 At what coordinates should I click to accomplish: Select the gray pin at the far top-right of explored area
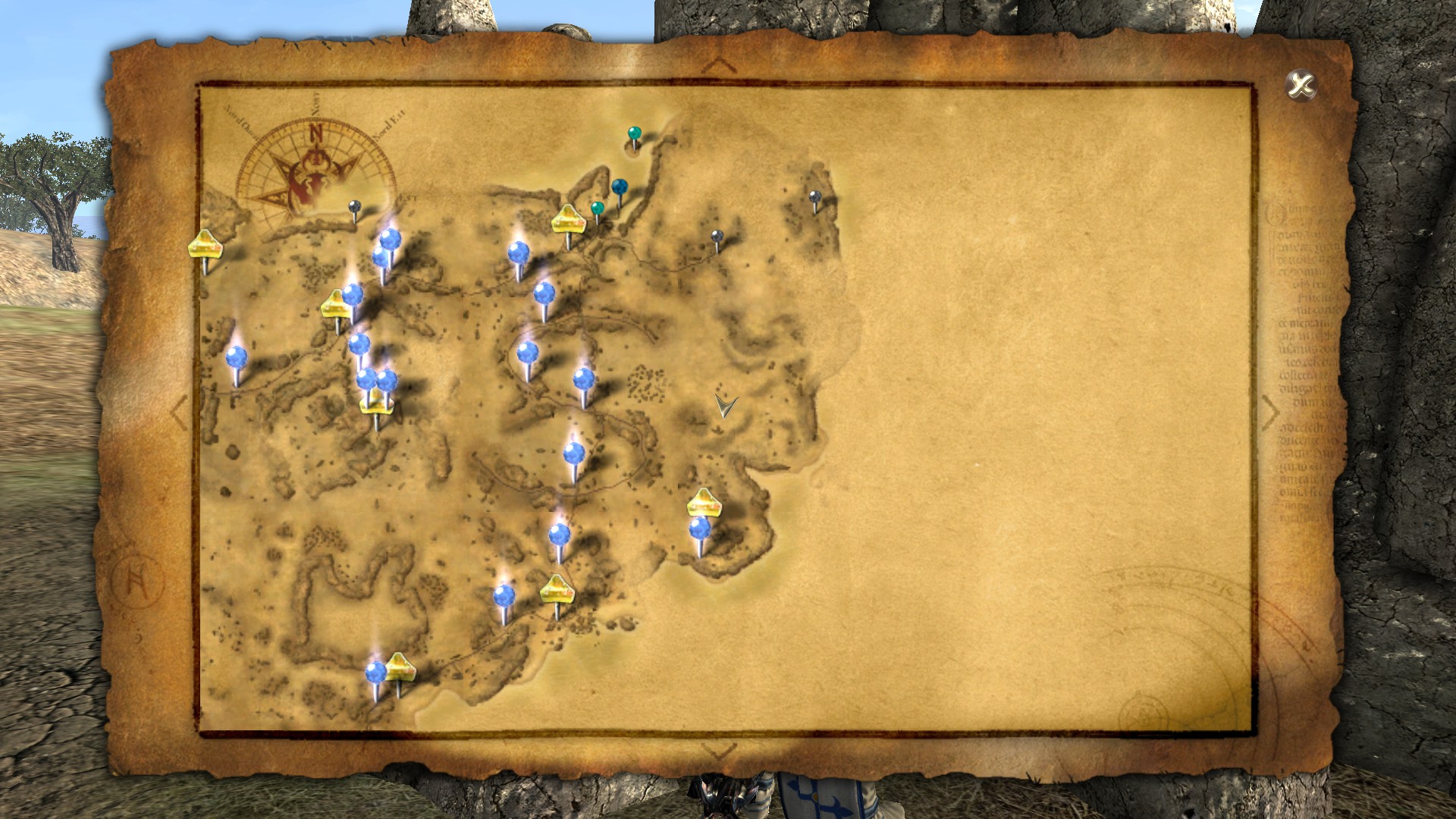click(x=817, y=197)
